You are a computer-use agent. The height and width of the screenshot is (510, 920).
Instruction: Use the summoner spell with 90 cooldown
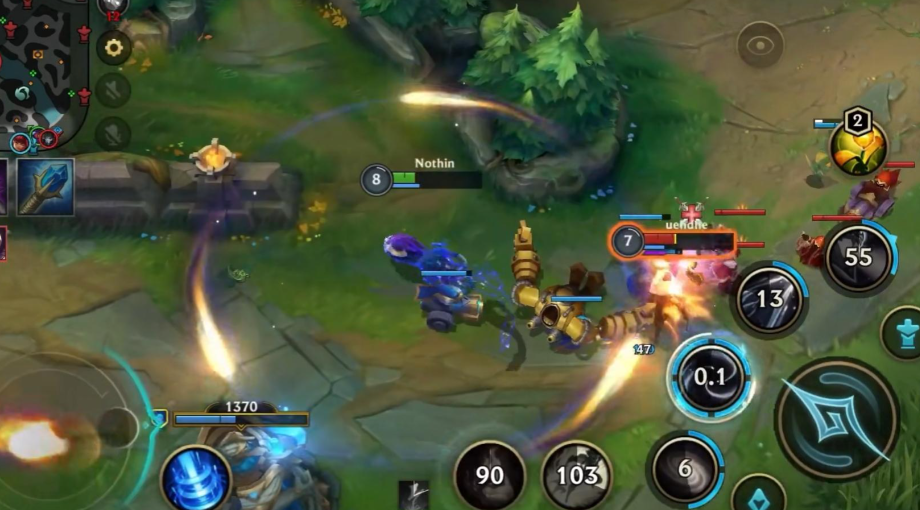[490, 476]
